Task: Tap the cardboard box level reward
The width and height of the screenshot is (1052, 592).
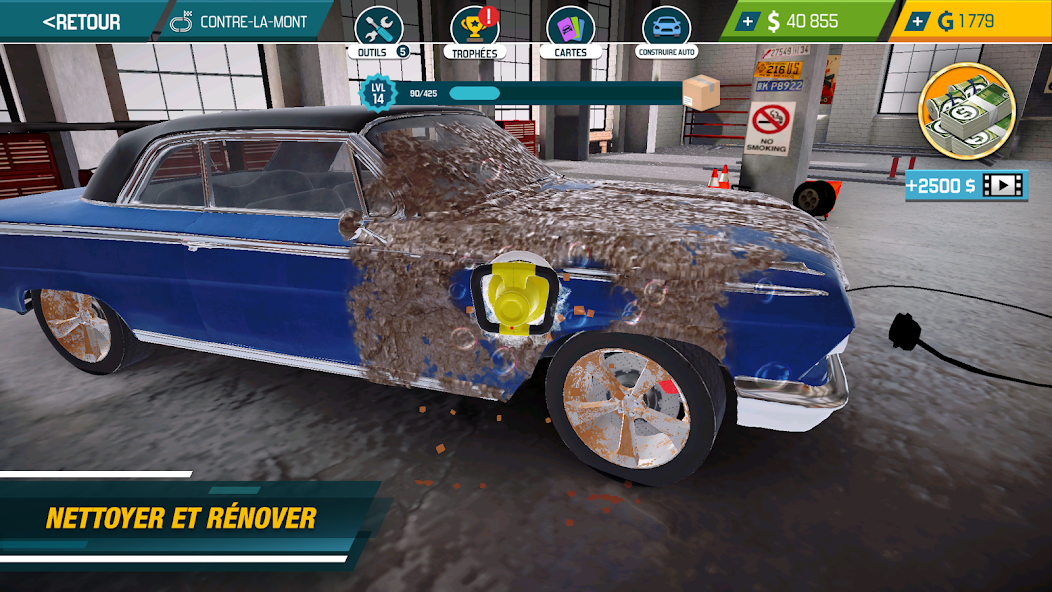Action: point(701,93)
